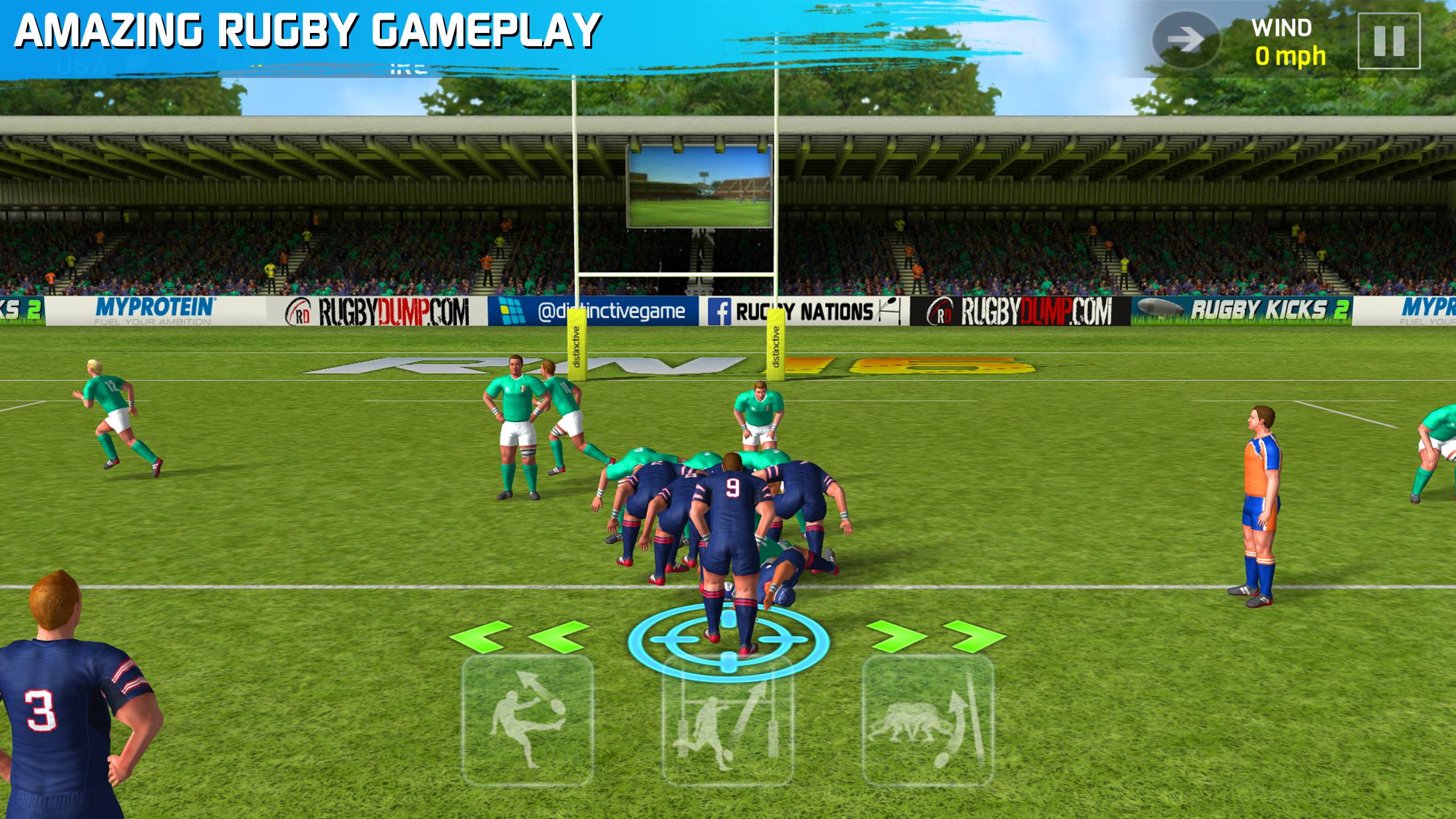Viewport: 1456px width, 819px height.
Task: Tap the wind direction arrow indicator
Action: coord(1187,40)
